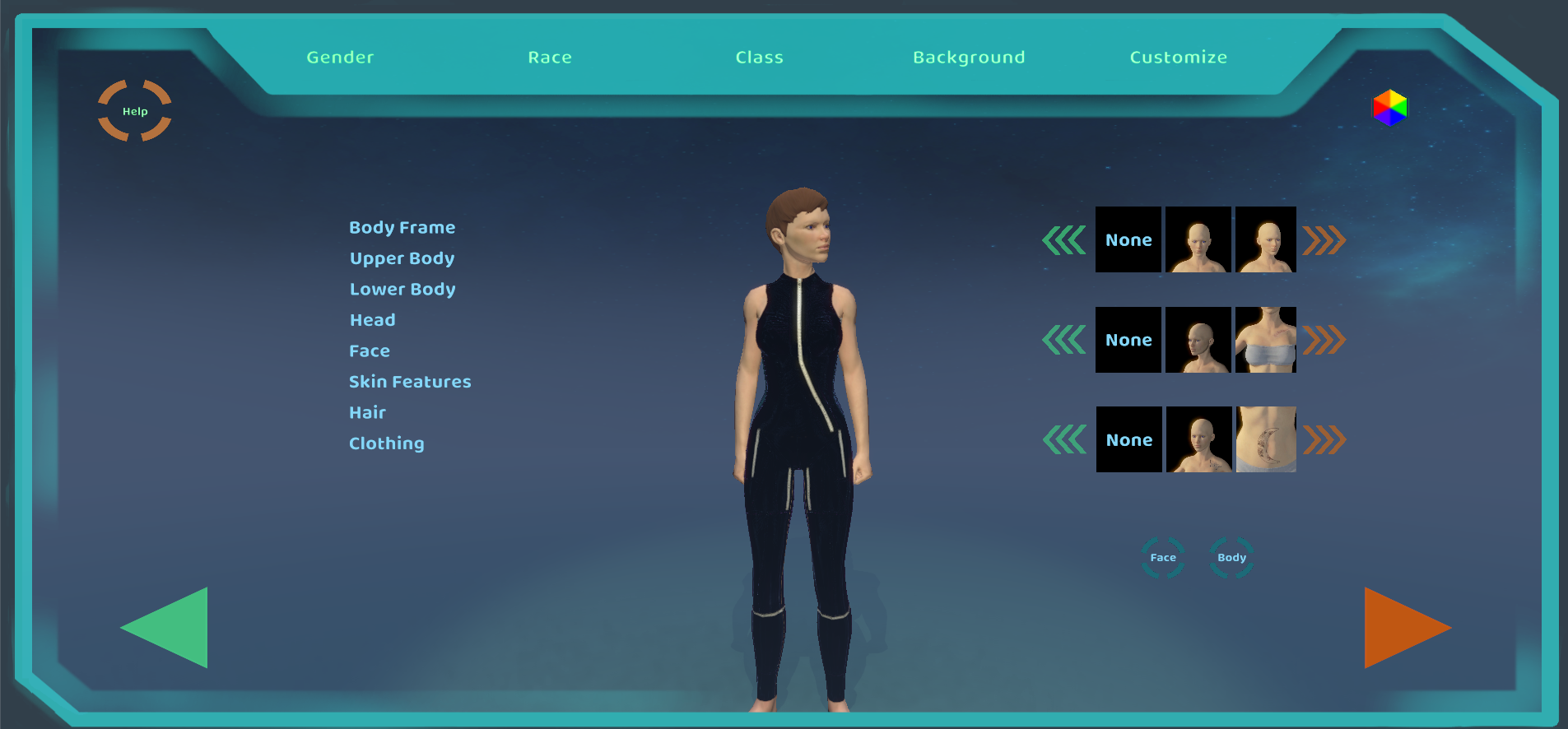1568x729 pixels.
Task: Open the Race tab
Action: (x=550, y=58)
